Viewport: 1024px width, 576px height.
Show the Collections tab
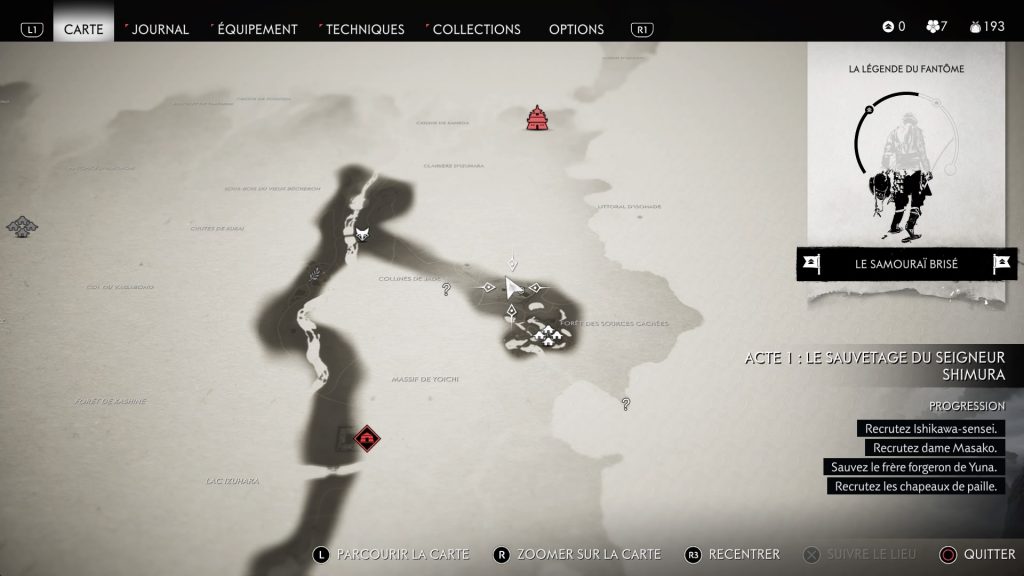[x=476, y=29]
